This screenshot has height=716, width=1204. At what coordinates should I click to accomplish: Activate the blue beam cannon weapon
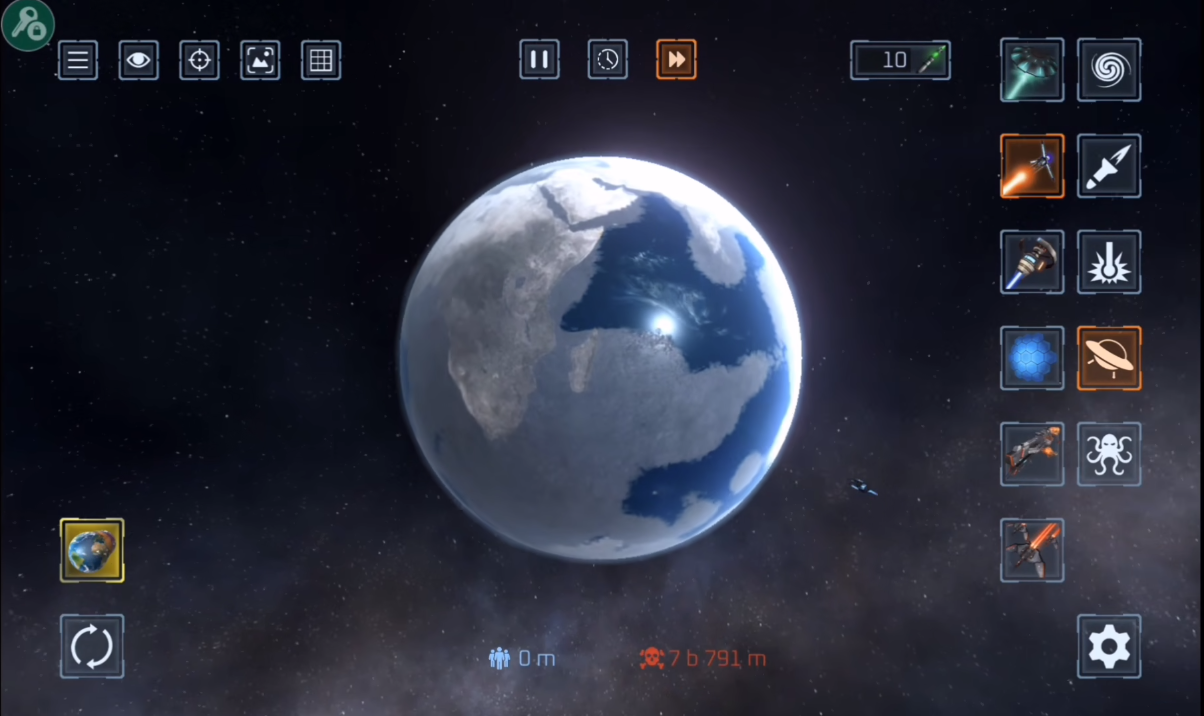[1032, 262]
